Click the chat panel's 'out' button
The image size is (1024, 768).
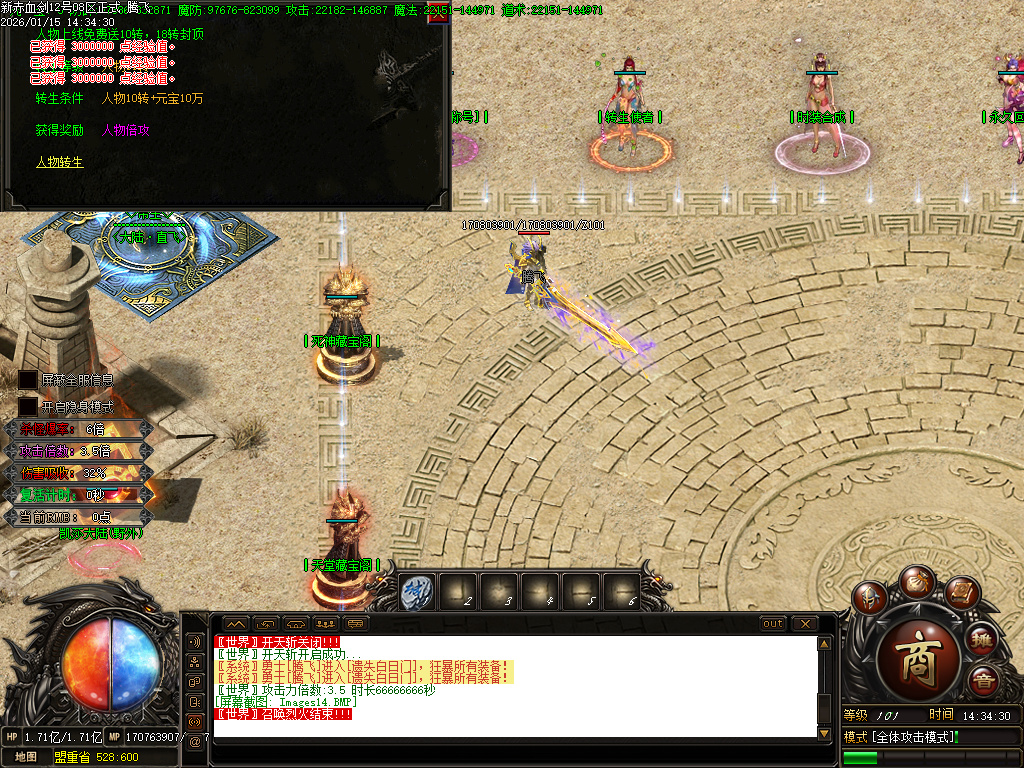[x=773, y=624]
